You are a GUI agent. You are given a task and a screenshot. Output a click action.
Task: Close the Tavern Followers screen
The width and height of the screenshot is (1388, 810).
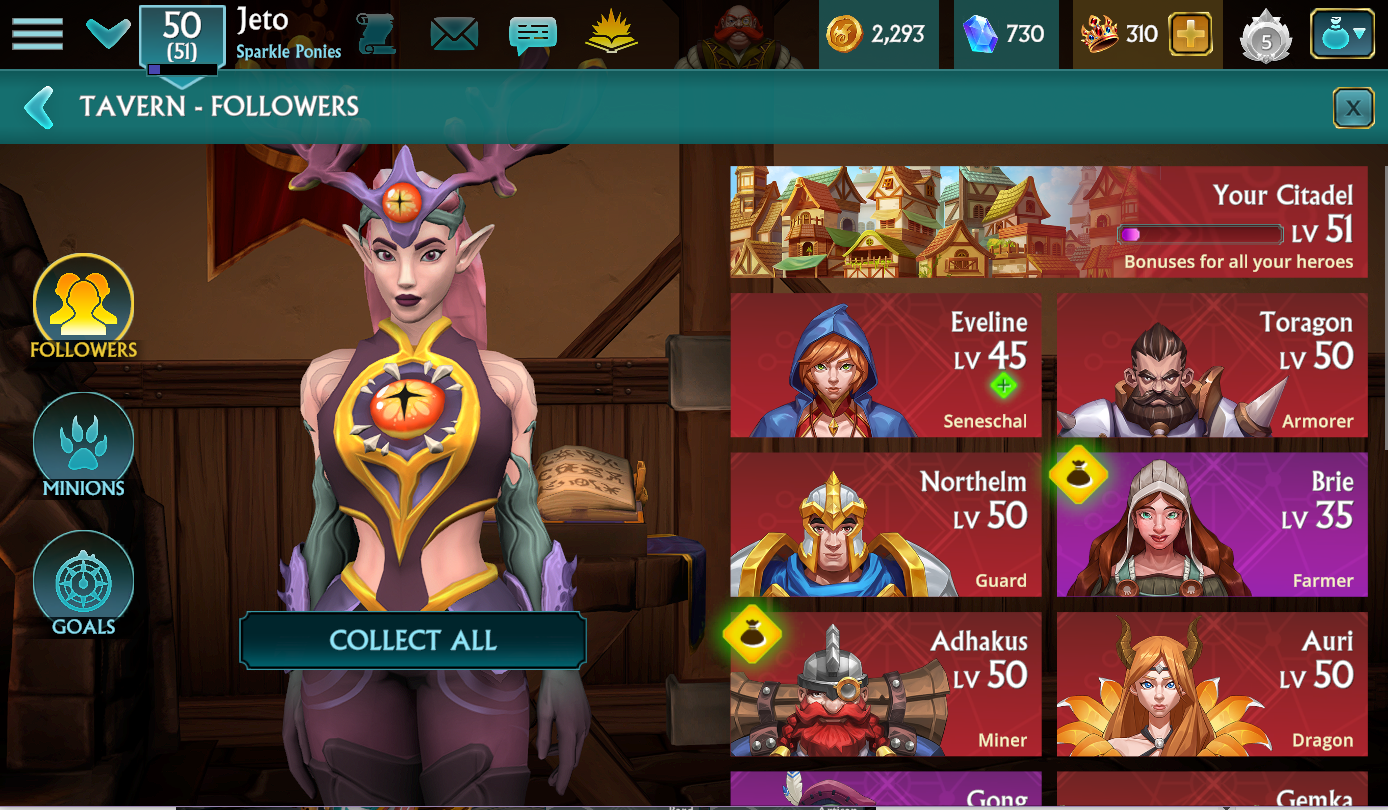pos(1353,108)
